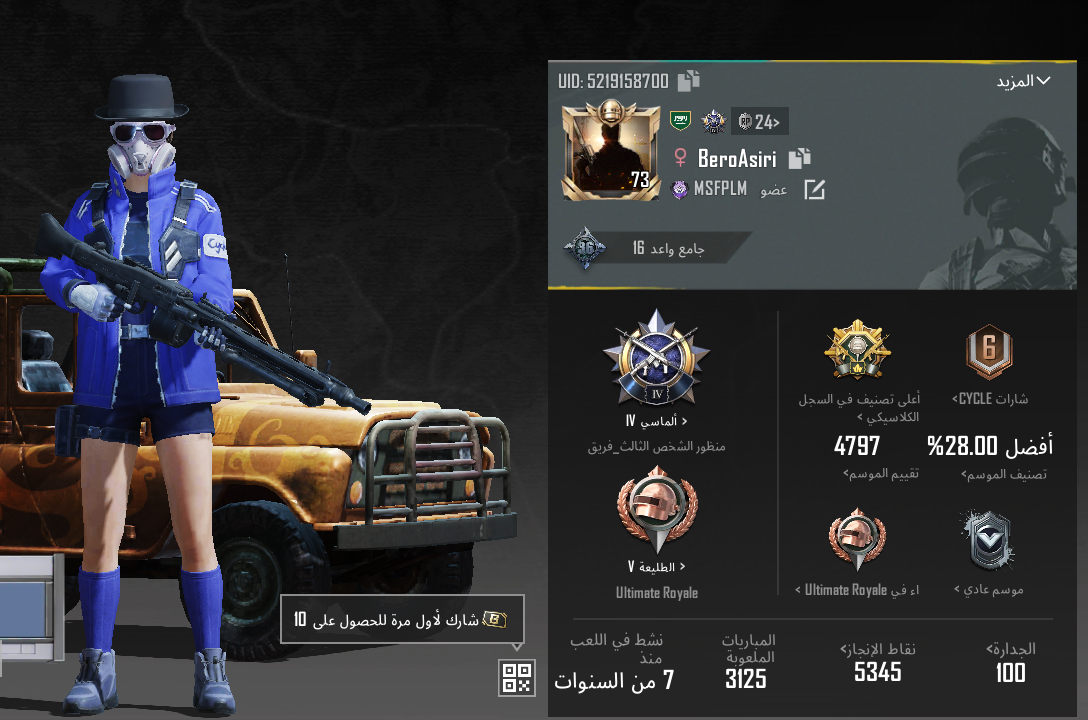
Task: Copy the player UID with the copy icon
Action: (x=689, y=81)
